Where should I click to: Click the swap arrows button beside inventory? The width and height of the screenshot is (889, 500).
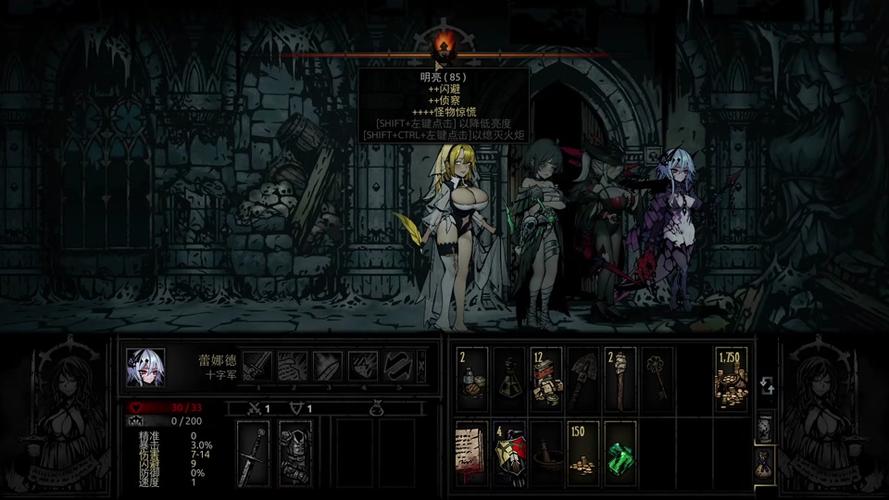[x=765, y=385]
